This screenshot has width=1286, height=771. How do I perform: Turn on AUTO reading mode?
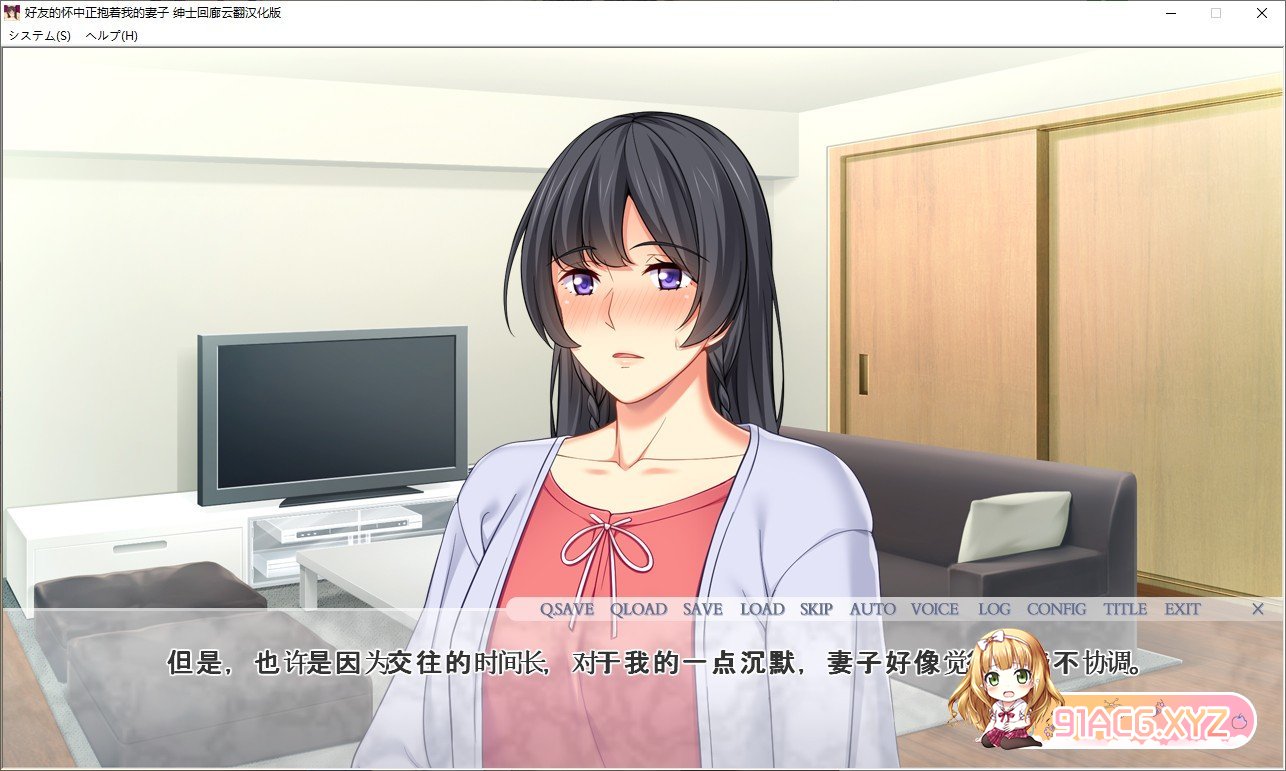869,609
